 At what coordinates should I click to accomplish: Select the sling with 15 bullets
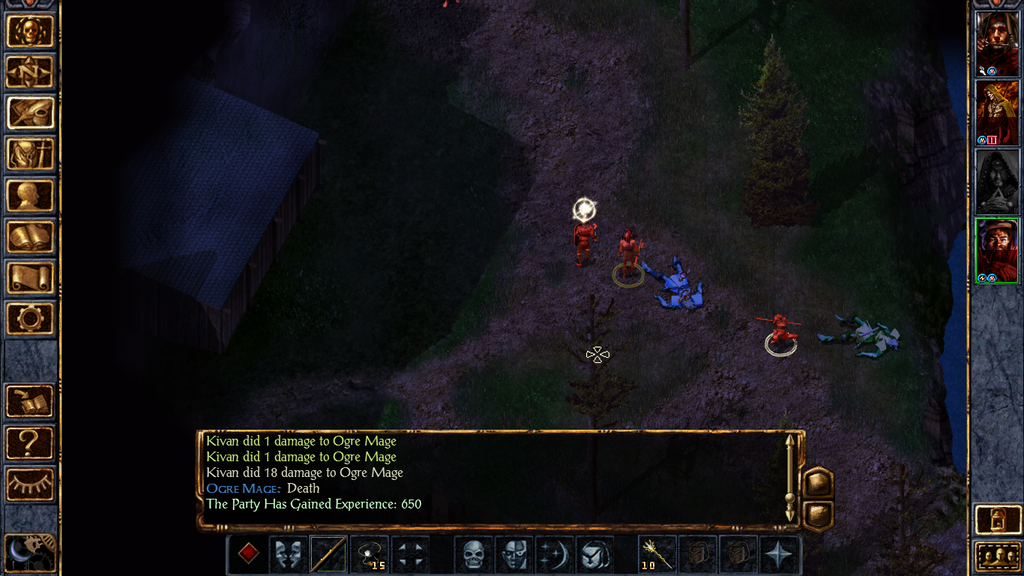(369, 555)
